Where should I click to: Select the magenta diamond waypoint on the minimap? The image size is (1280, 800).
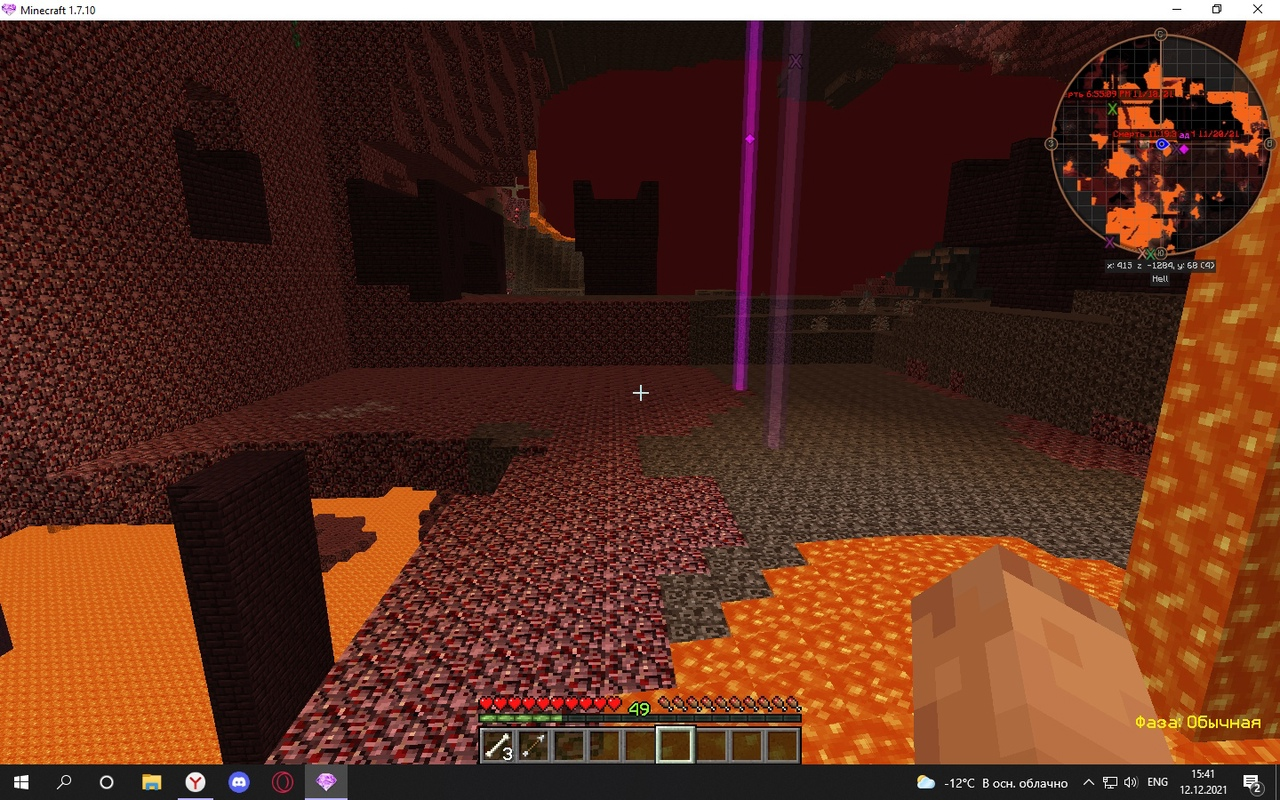point(1184,149)
